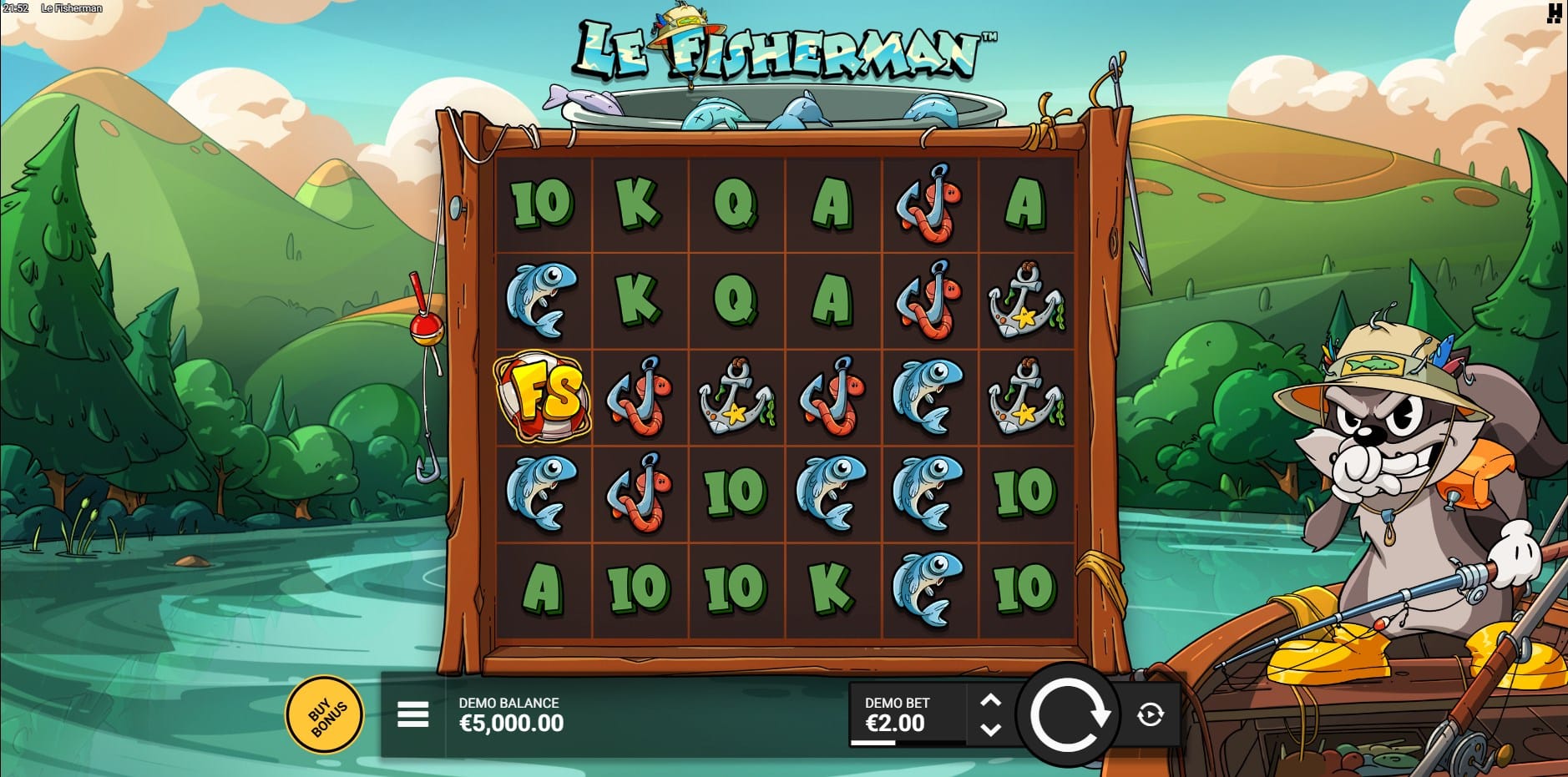1568x777 pixels.
Task: Decrease the demo bet amount
Action: tap(990, 729)
